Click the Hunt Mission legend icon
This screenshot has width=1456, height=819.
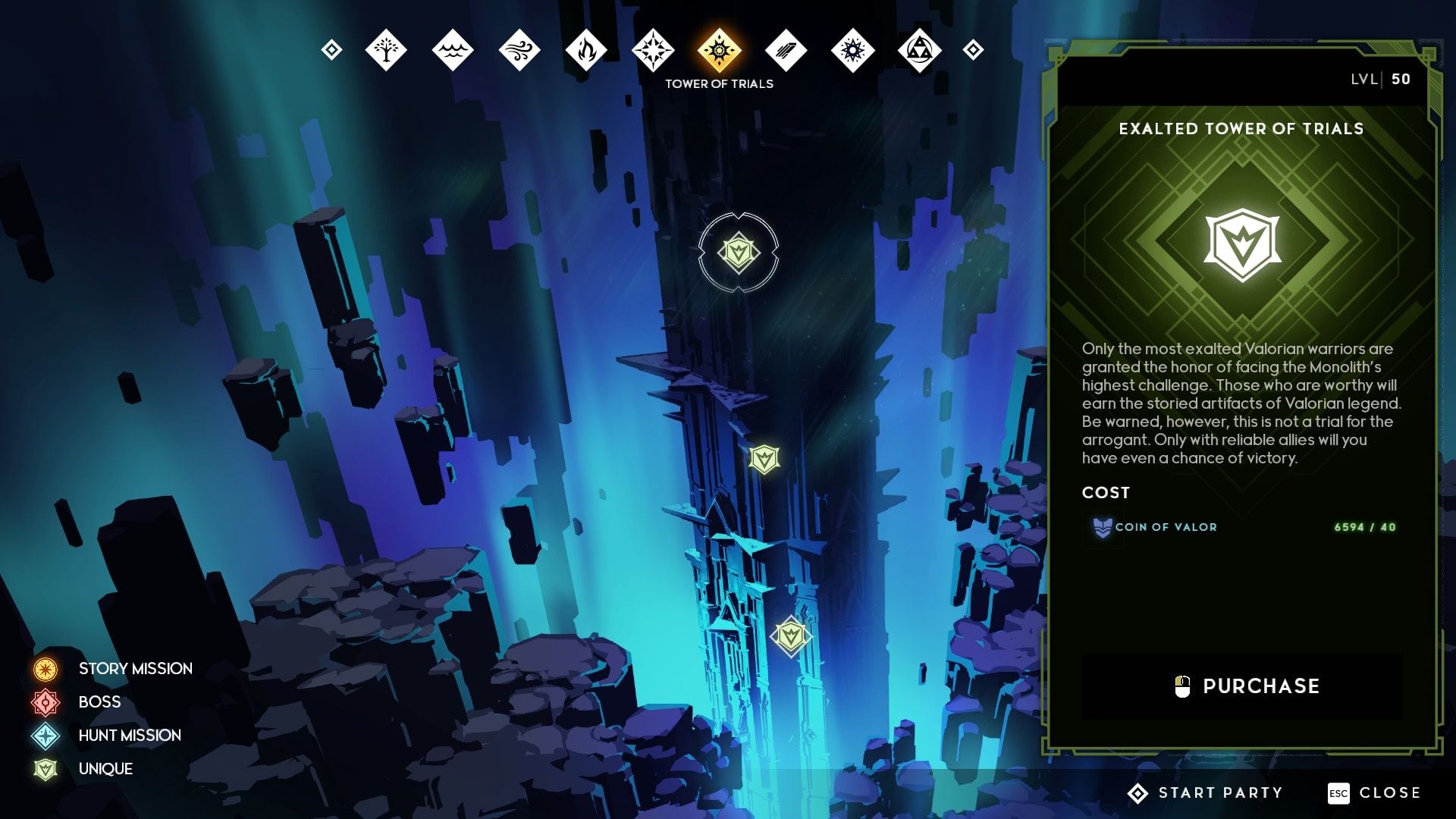point(47,735)
